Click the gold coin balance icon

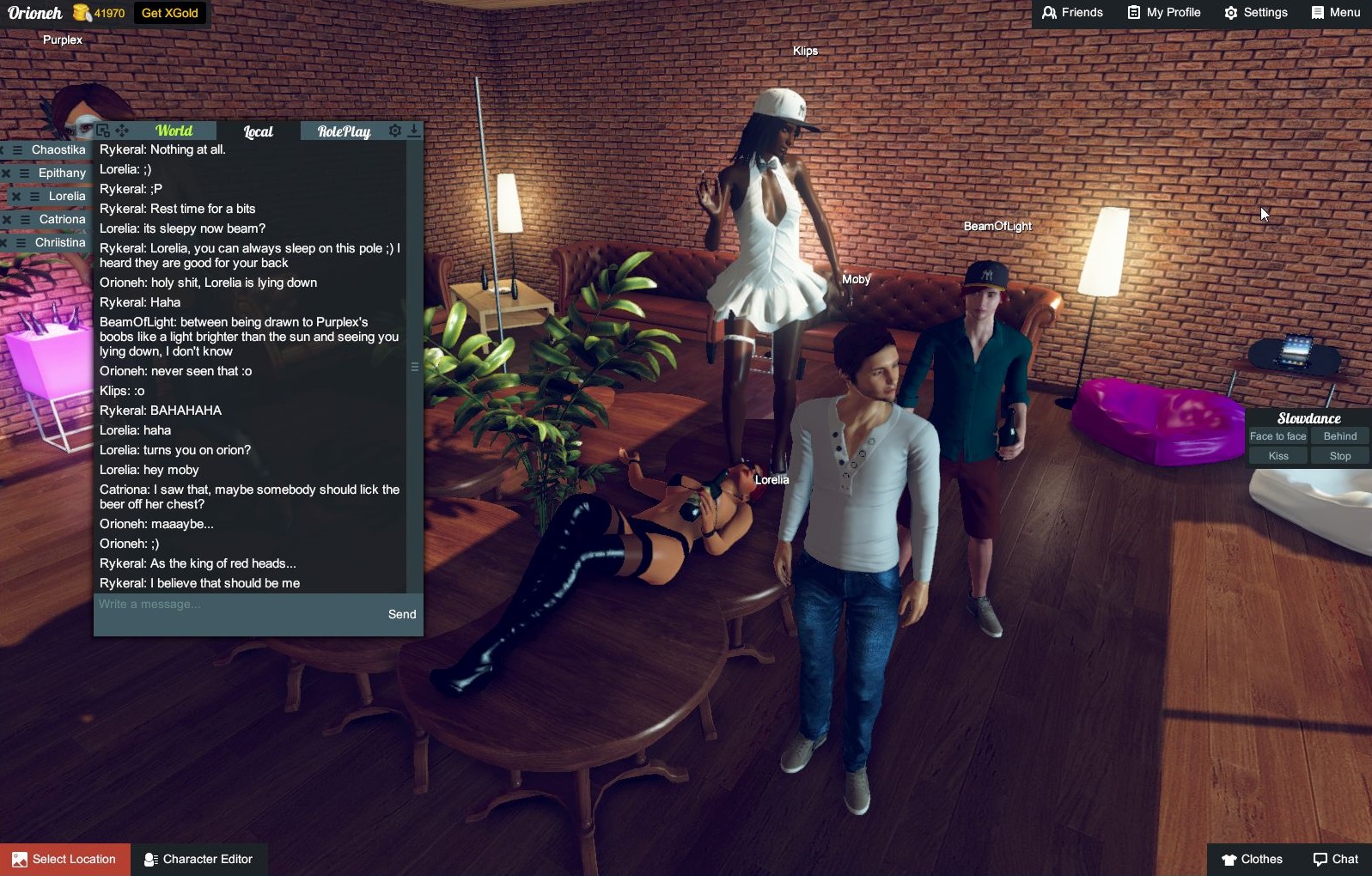[x=79, y=13]
